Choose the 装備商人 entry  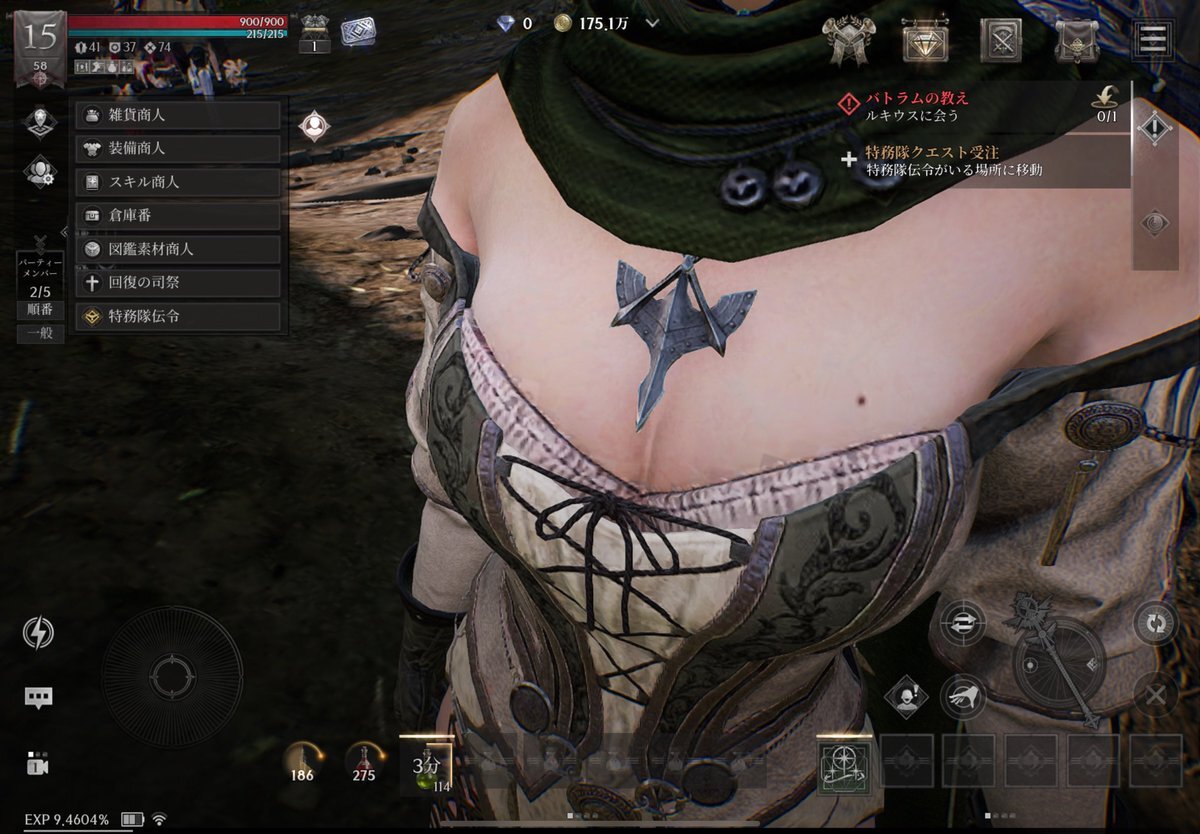178,149
